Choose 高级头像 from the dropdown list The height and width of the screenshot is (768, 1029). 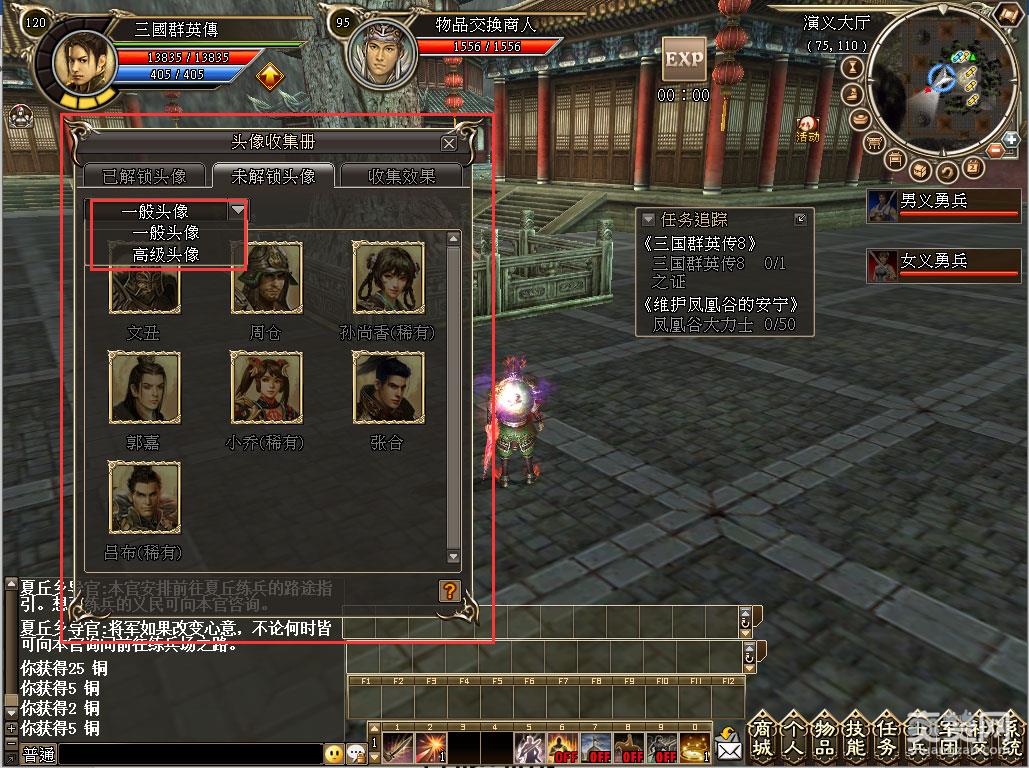tap(166, 255)
